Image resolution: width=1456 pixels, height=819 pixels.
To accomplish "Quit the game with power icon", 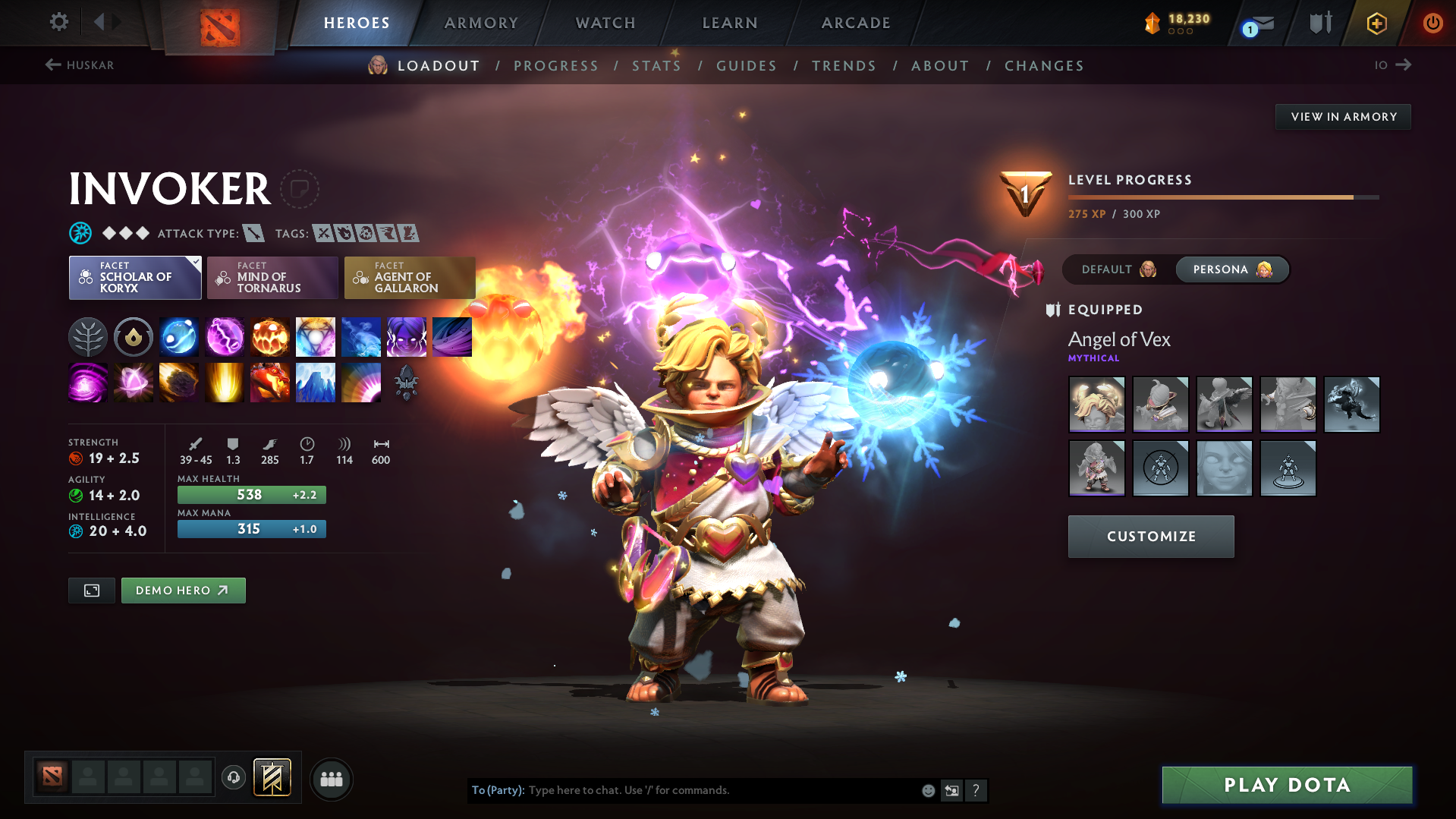I will 1432,23.
